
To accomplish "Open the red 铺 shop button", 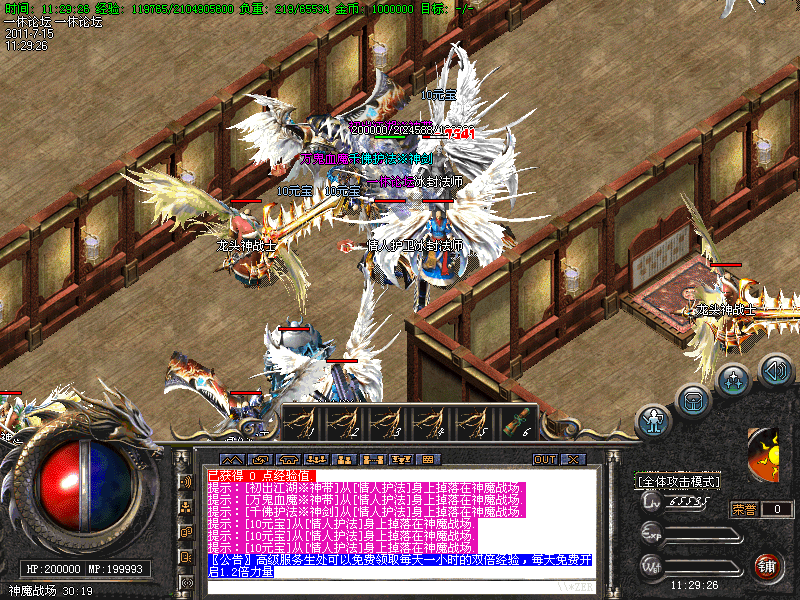I will (x=768, y=566).
